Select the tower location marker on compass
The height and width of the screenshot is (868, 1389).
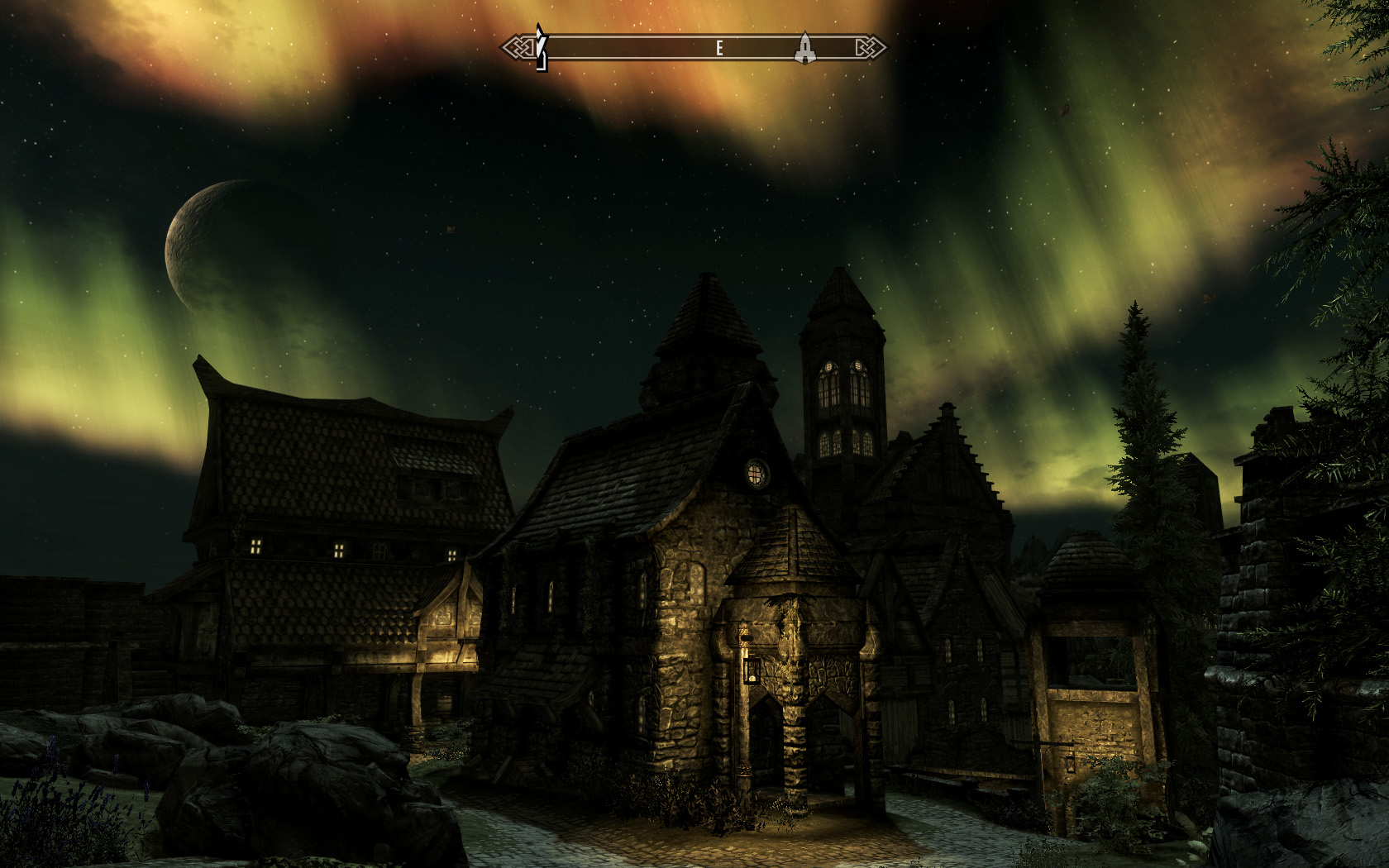[x=804, y=48]
